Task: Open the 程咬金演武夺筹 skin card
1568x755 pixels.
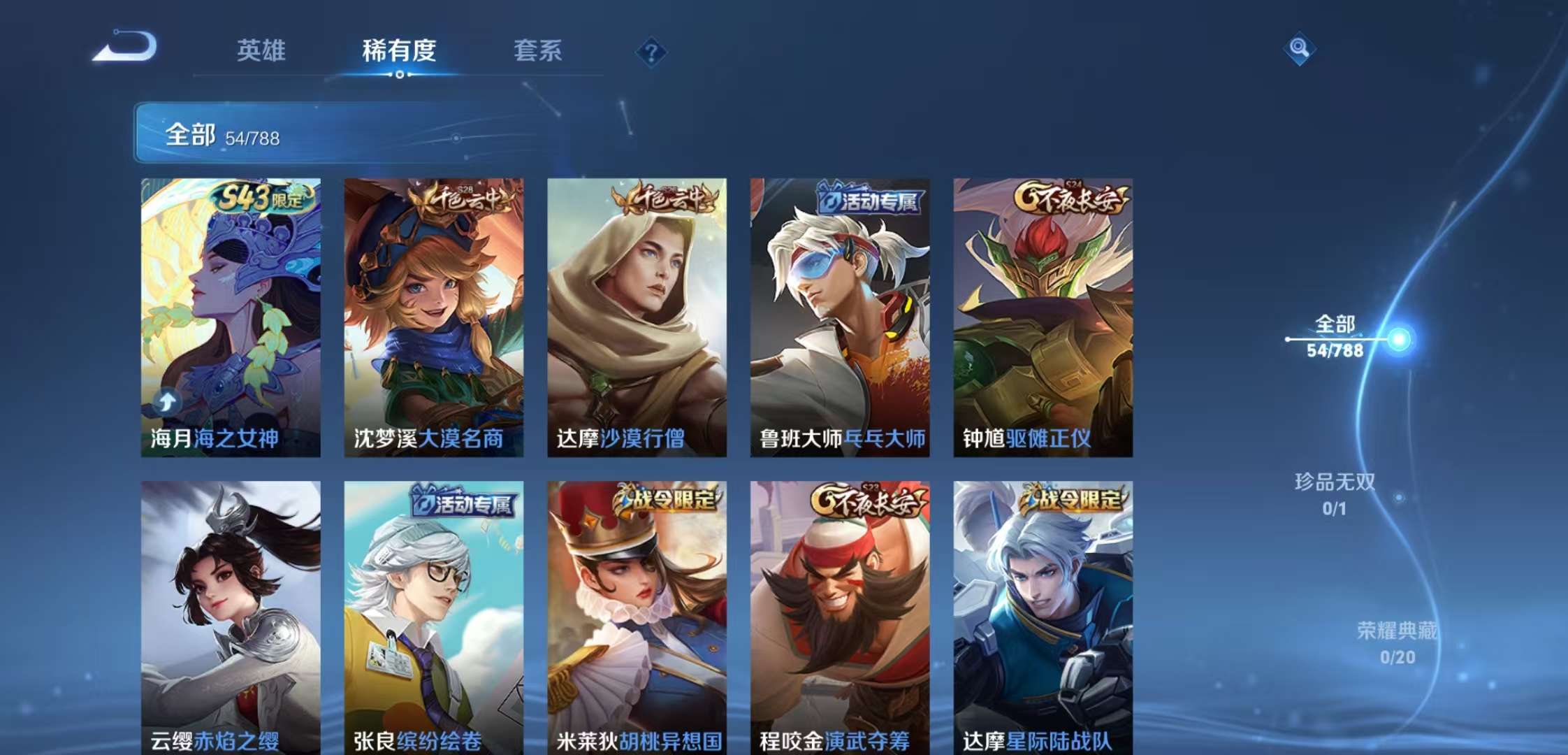Action: coord(836,615)
